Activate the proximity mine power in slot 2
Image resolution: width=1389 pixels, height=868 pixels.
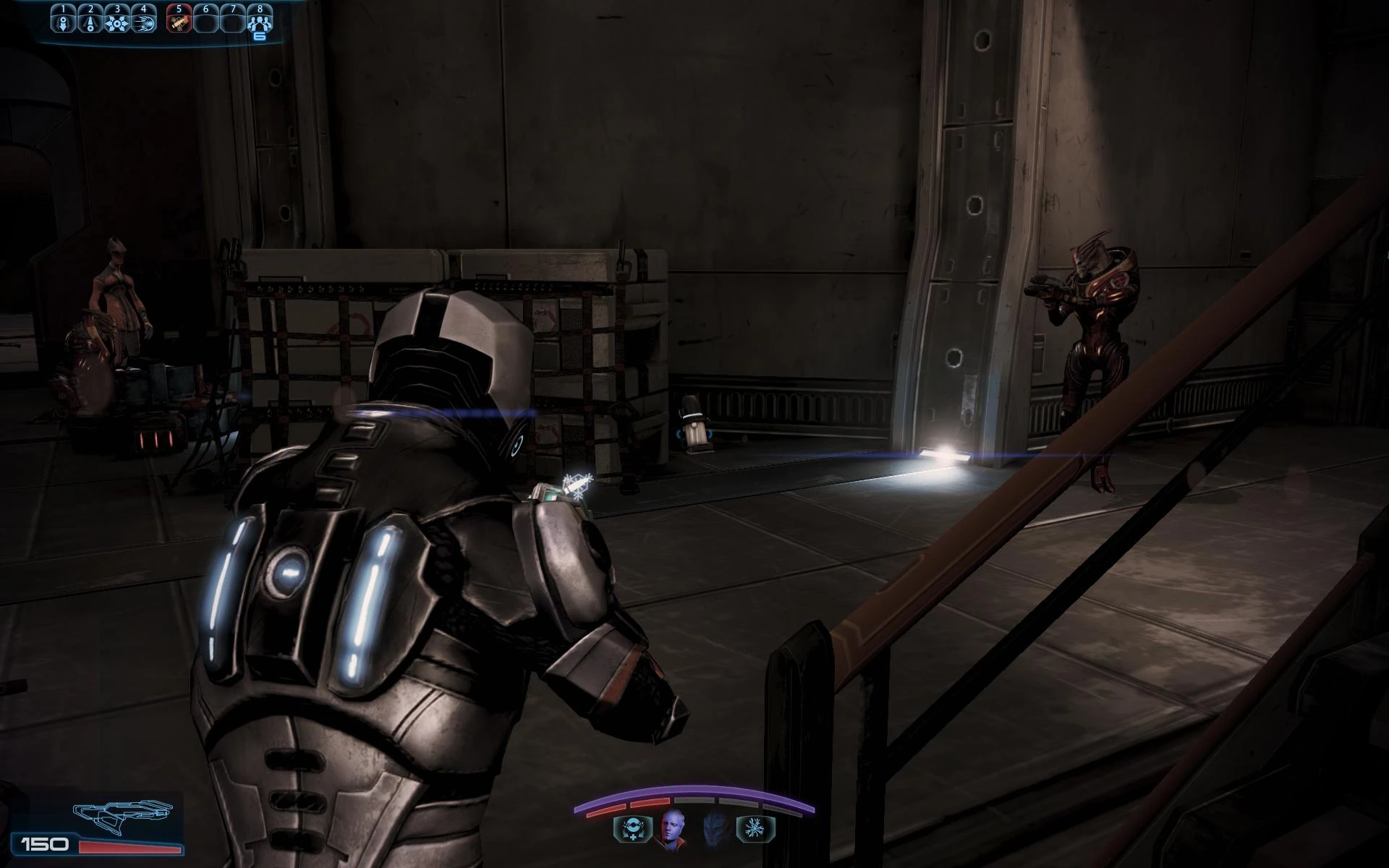[x=90, y=24]
